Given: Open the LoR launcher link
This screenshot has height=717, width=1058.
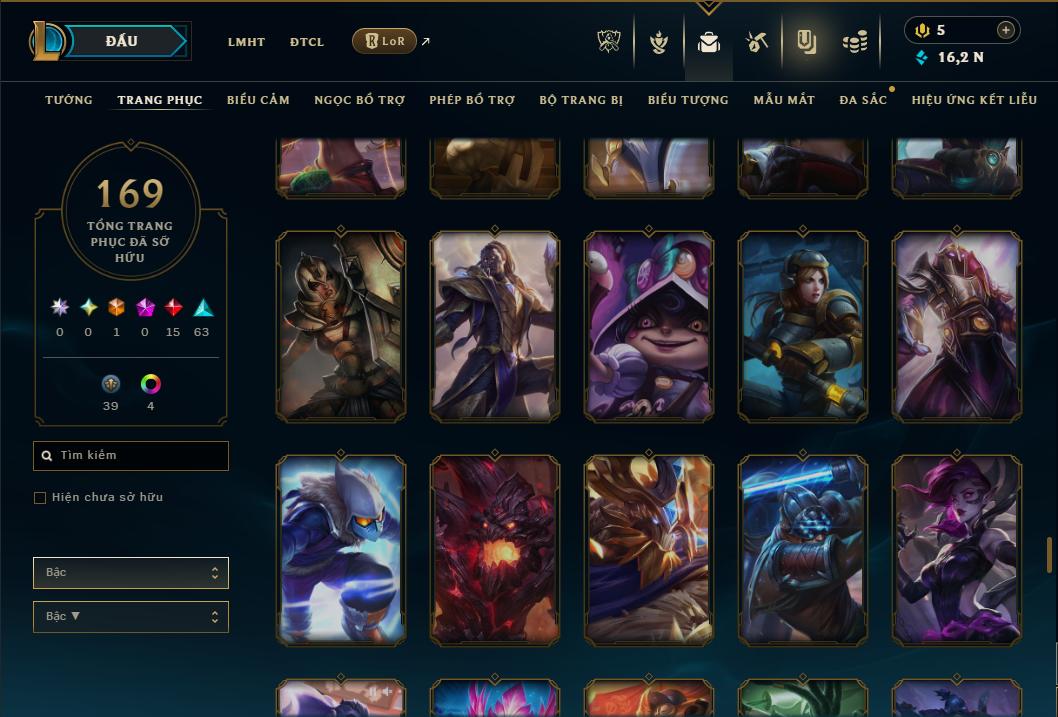Looking at the screenshot, I should pos(385,42).
